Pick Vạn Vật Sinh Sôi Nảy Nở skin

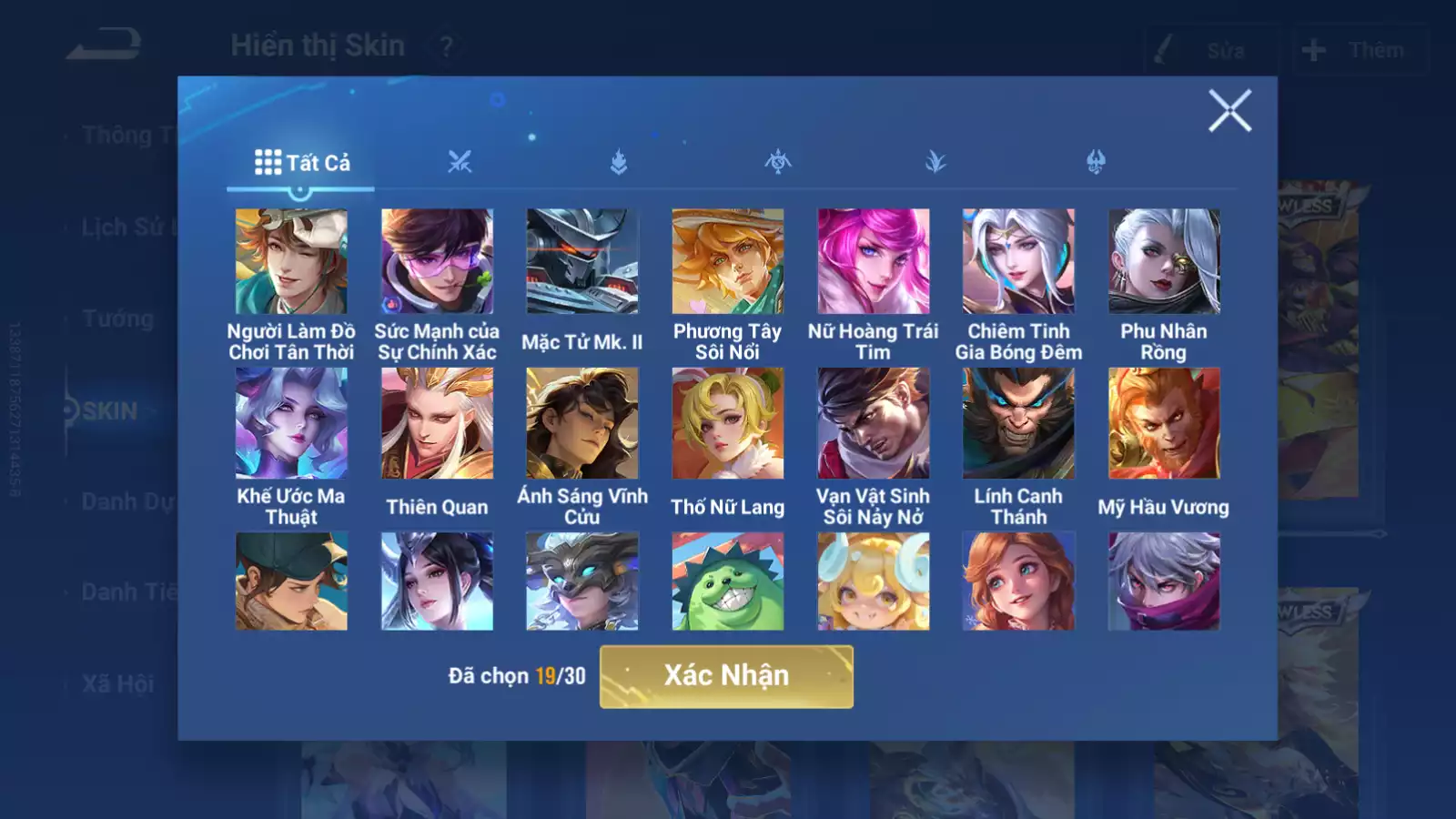(x=874, y=423)
